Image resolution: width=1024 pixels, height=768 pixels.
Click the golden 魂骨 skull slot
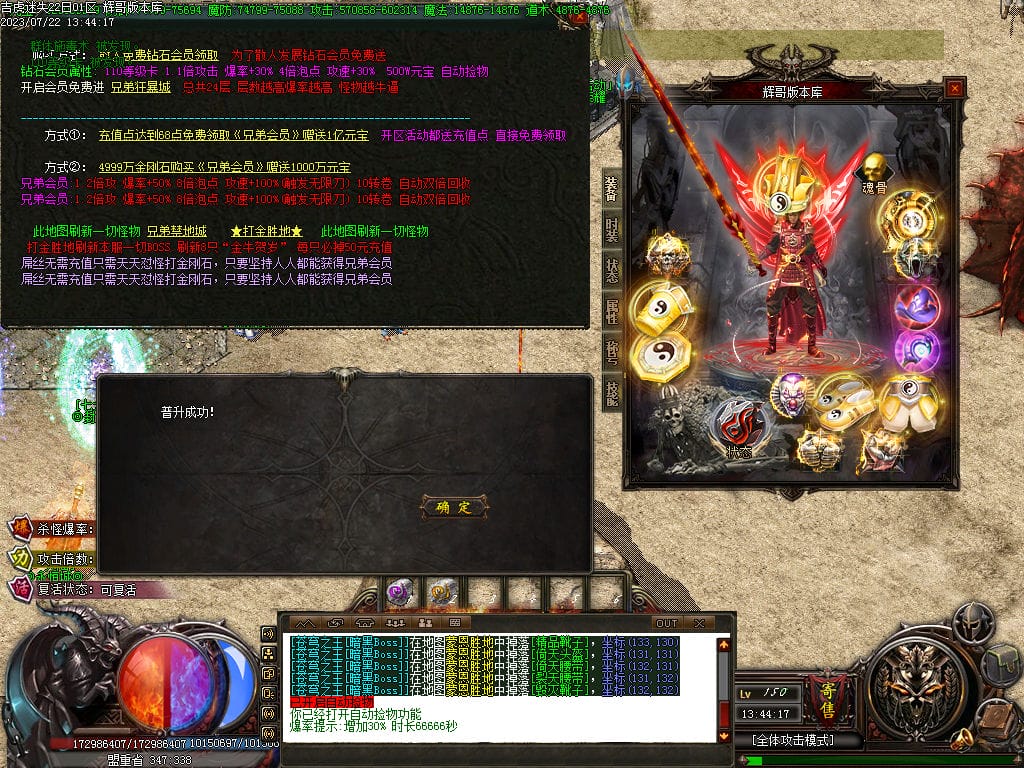coord(875,168)
